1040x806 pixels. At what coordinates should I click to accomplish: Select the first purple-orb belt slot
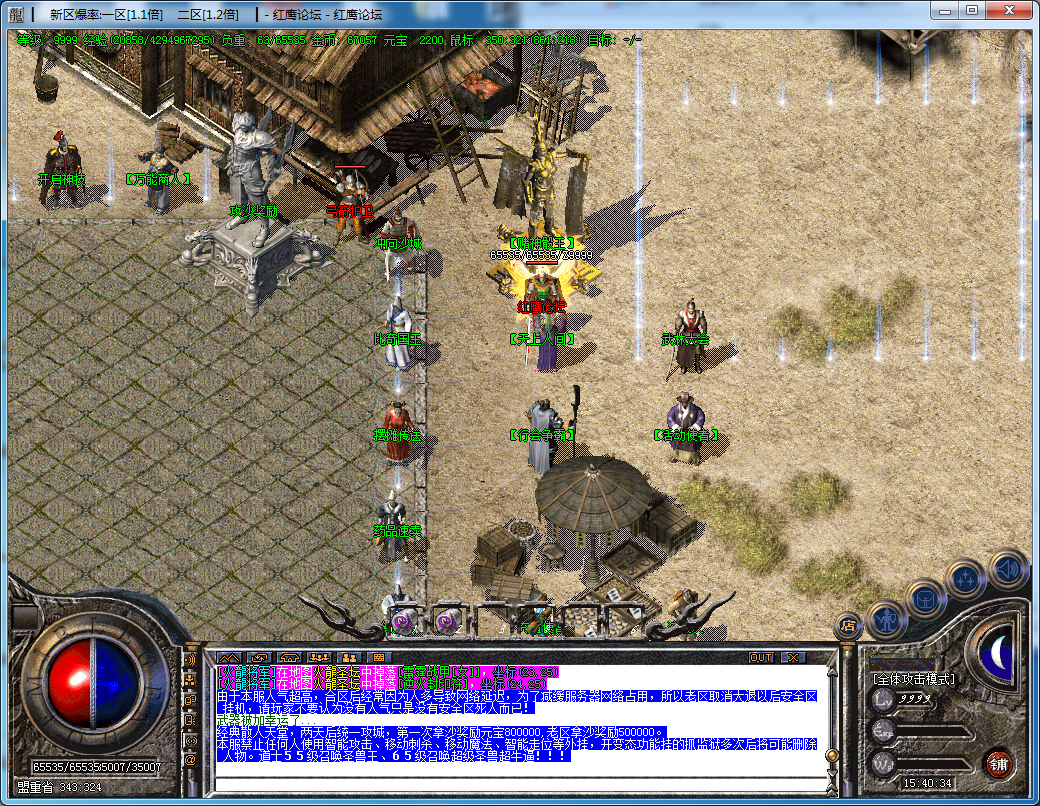pos(402,621)
